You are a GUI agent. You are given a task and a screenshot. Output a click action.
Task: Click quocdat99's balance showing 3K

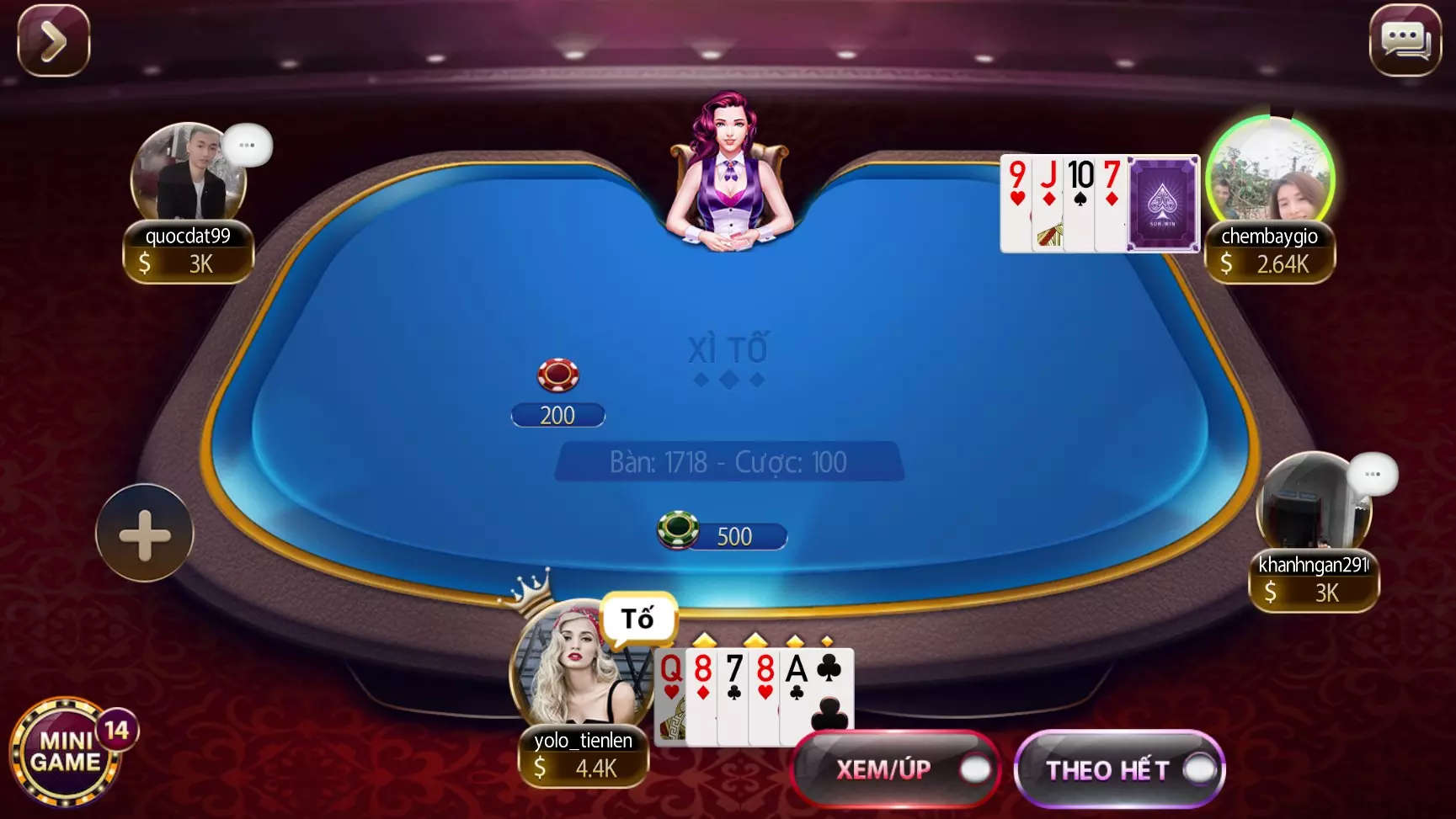(x=187, y=263)
